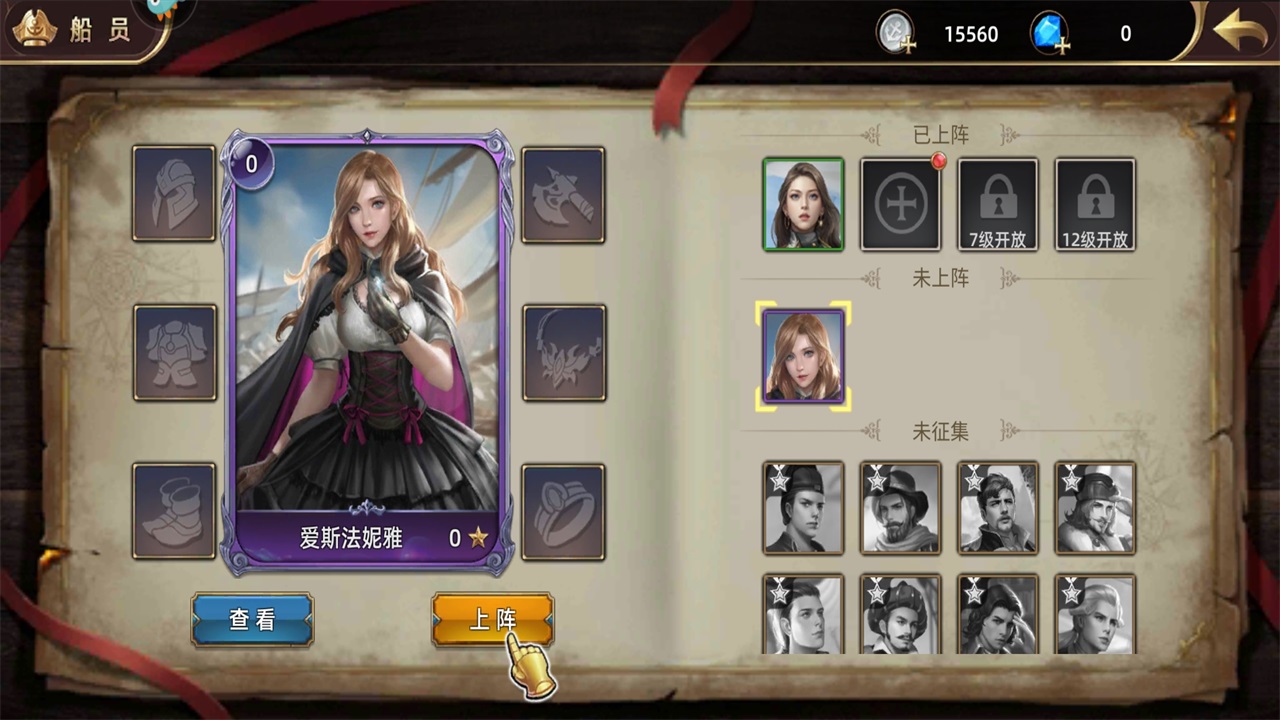The width and height of the screenshot is (1280, 720).
Task: Click the axe weapon equipment slot
Action: 563,195
